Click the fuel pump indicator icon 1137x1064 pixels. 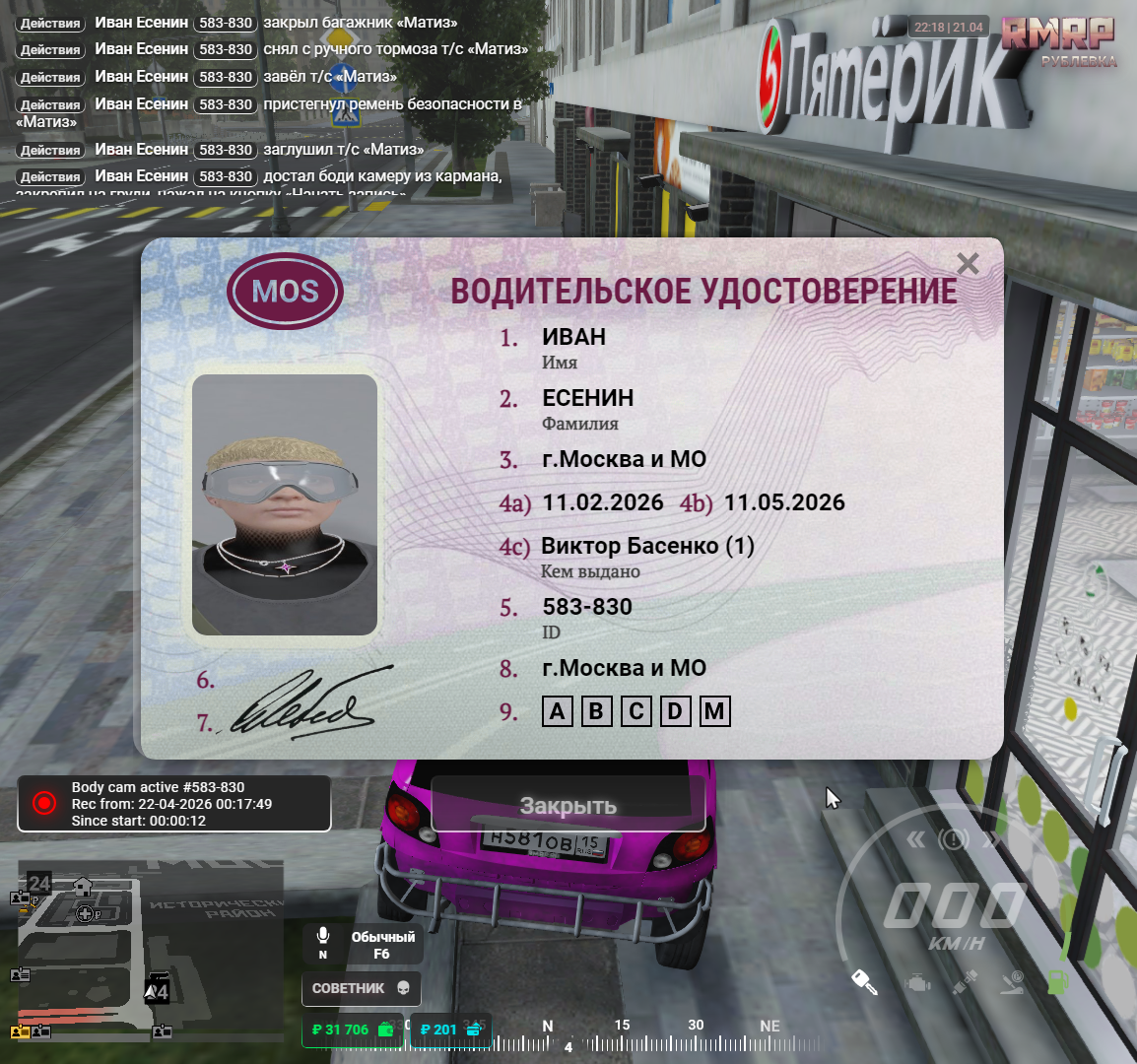[1057, 981]
